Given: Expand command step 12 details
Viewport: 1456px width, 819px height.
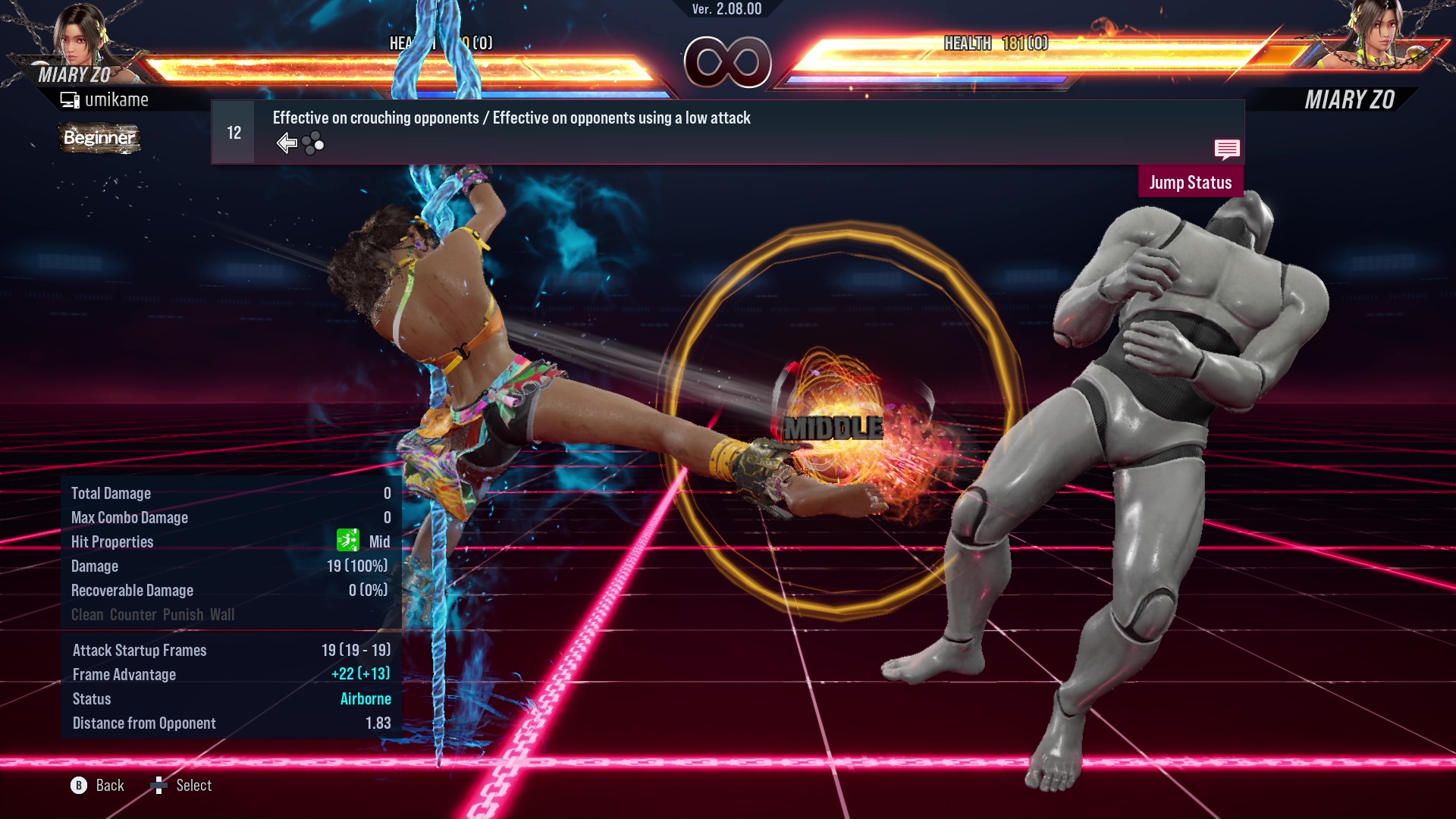Looking at the screenshot, I should [232, 132].
